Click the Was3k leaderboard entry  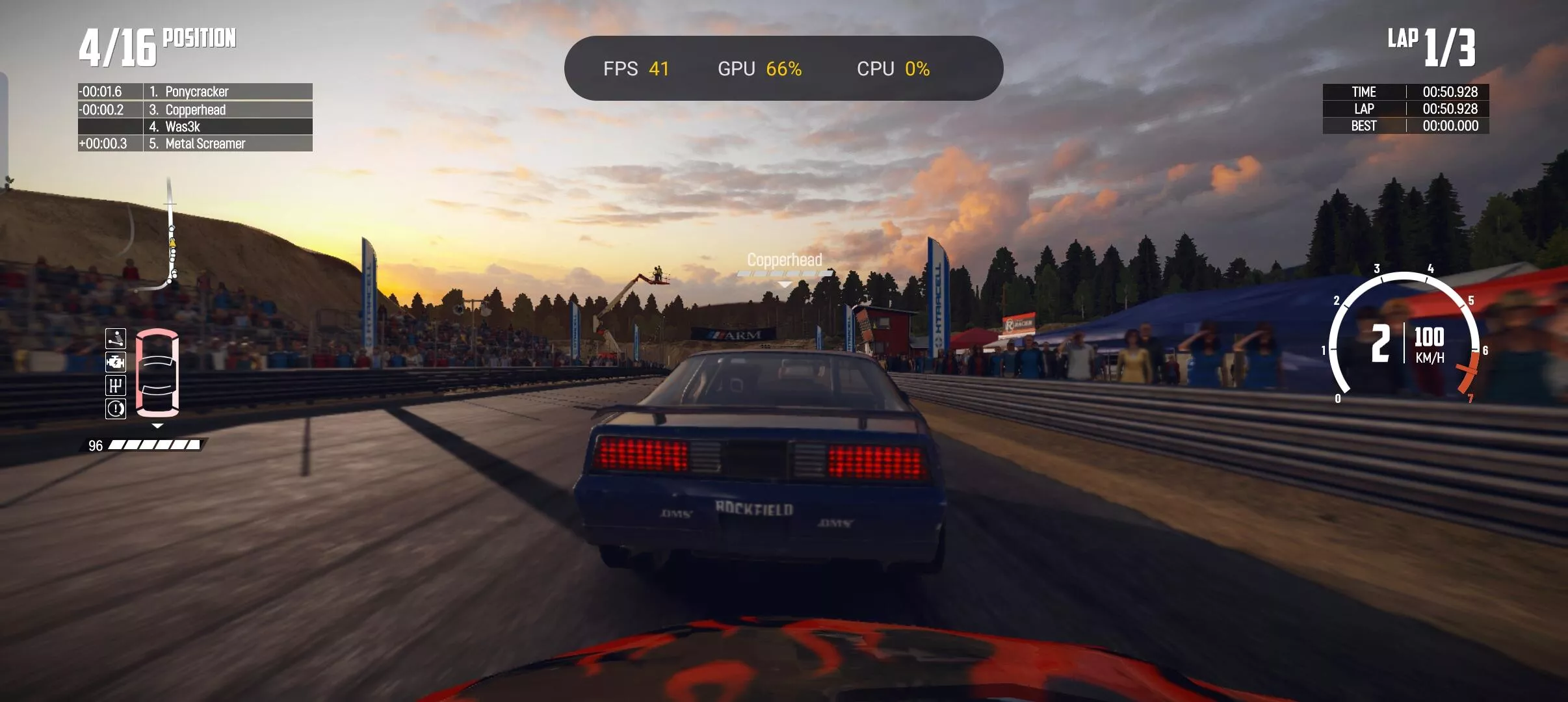[195, 127]
